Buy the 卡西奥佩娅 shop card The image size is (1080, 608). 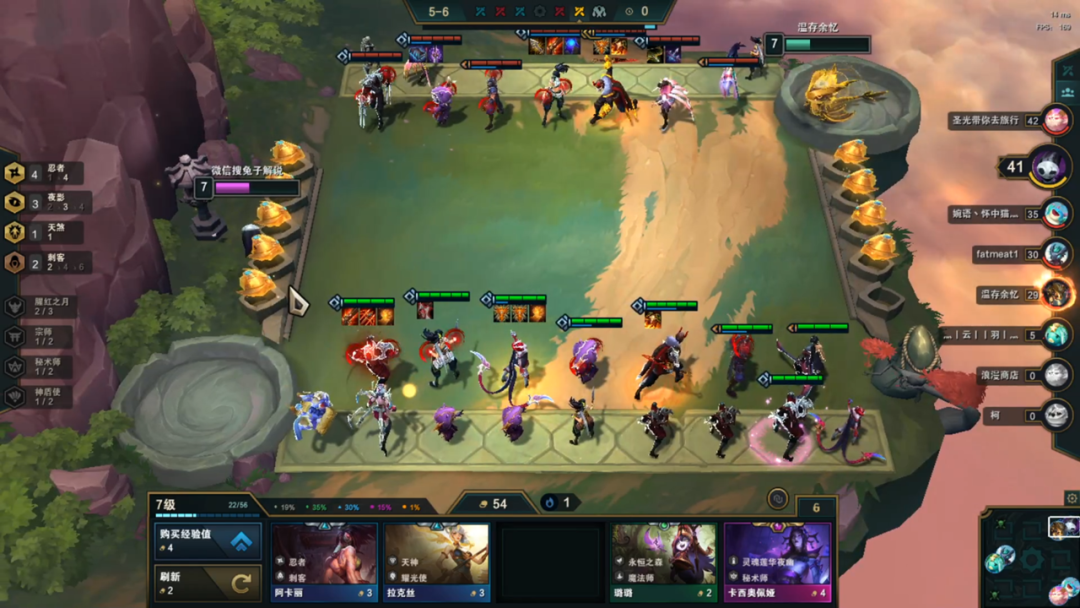click(777, 562)
